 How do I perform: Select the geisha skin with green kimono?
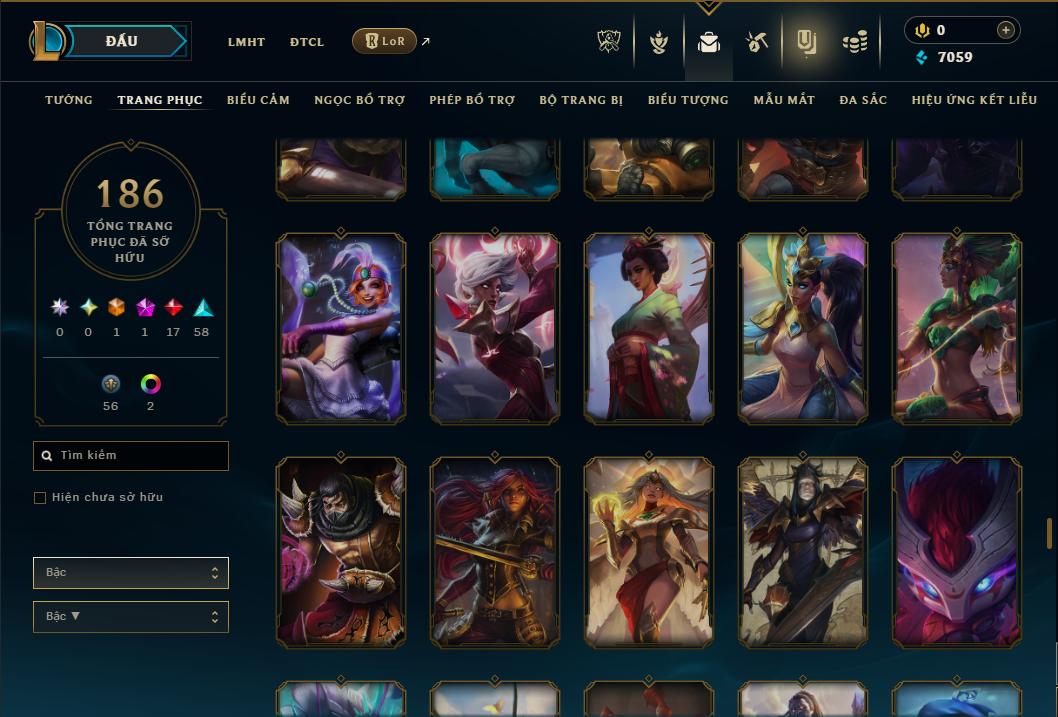click(x=649, y=329)
